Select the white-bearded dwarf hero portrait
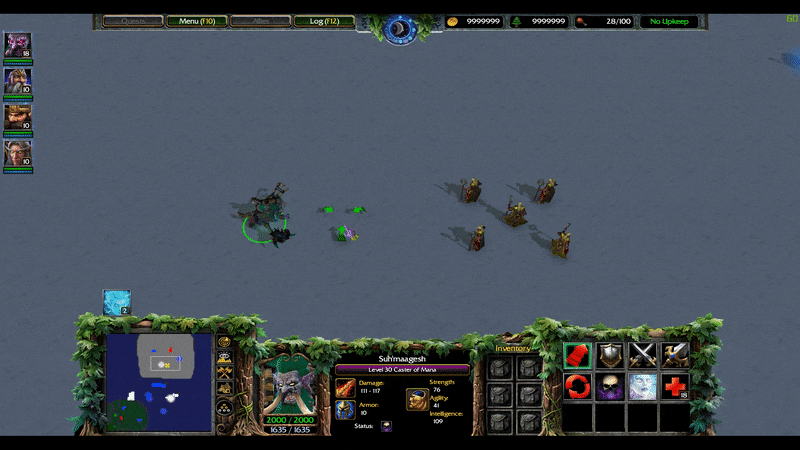800x450 pixels. point(17,81)
